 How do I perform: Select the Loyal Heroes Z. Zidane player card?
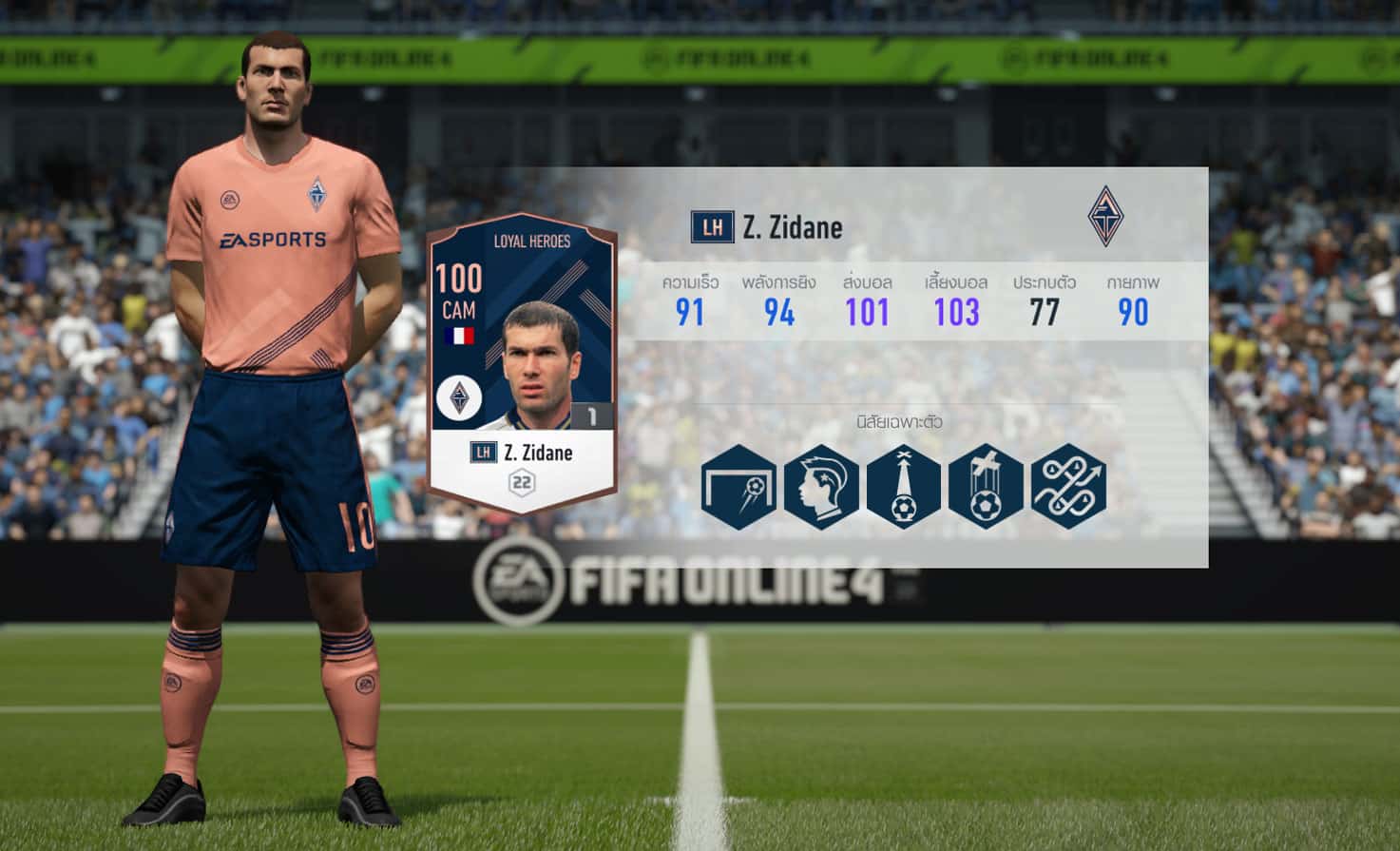coord(521,369)
